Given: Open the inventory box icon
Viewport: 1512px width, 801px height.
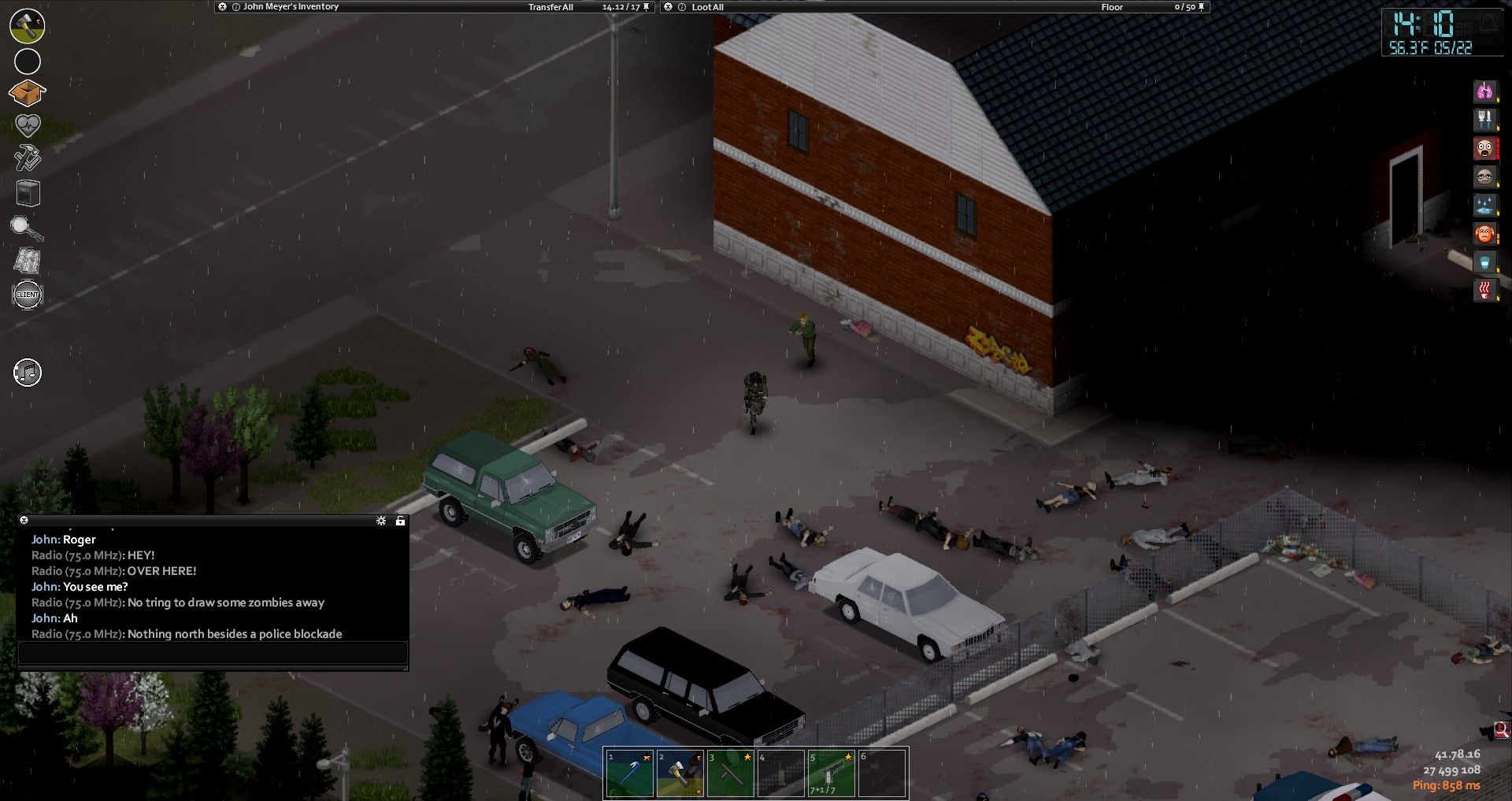Looking at the screenshot, I should coord(27,93).
